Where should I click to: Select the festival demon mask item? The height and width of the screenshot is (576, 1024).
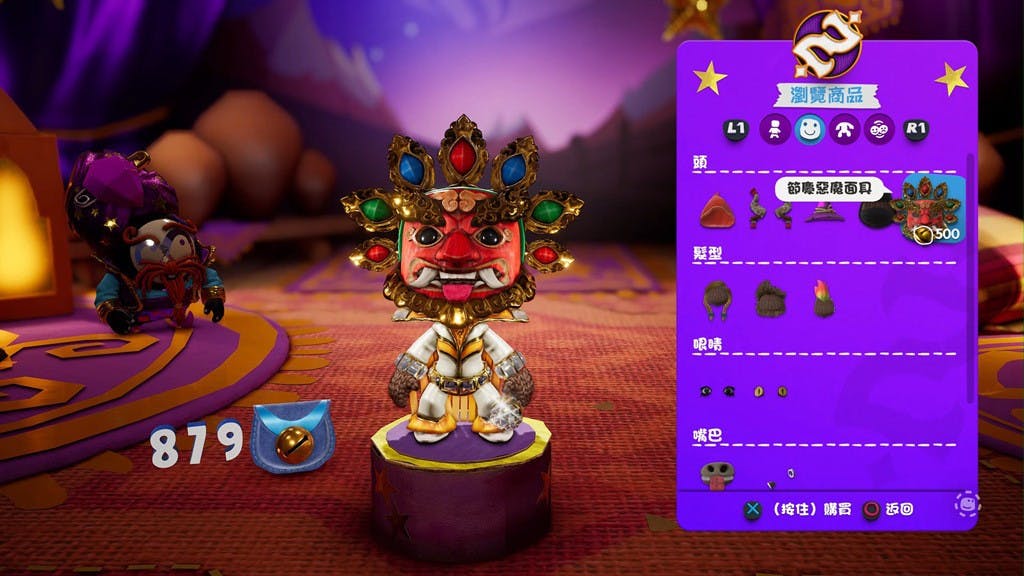927,210
